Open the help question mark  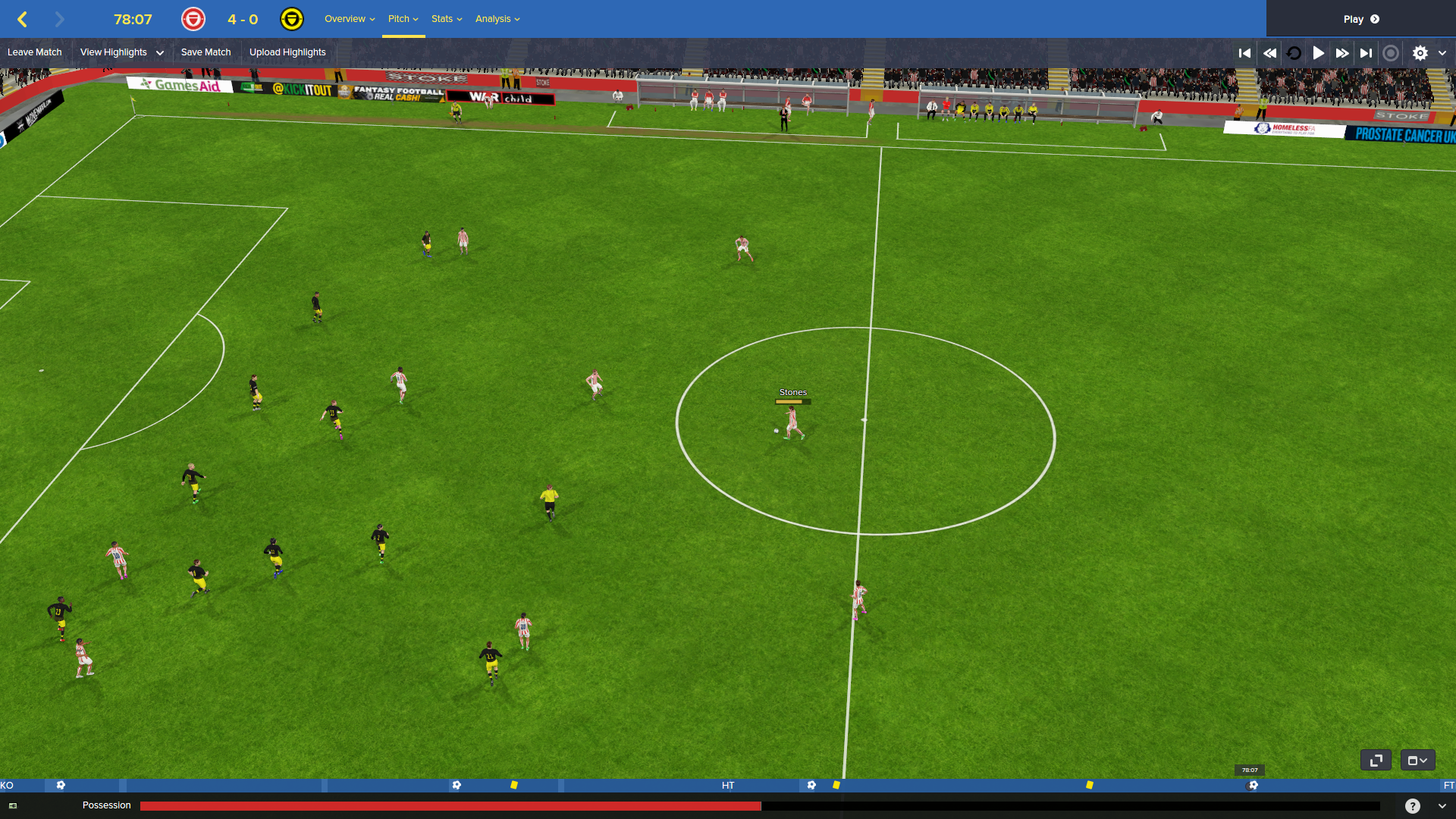[x=1412, y=806]
